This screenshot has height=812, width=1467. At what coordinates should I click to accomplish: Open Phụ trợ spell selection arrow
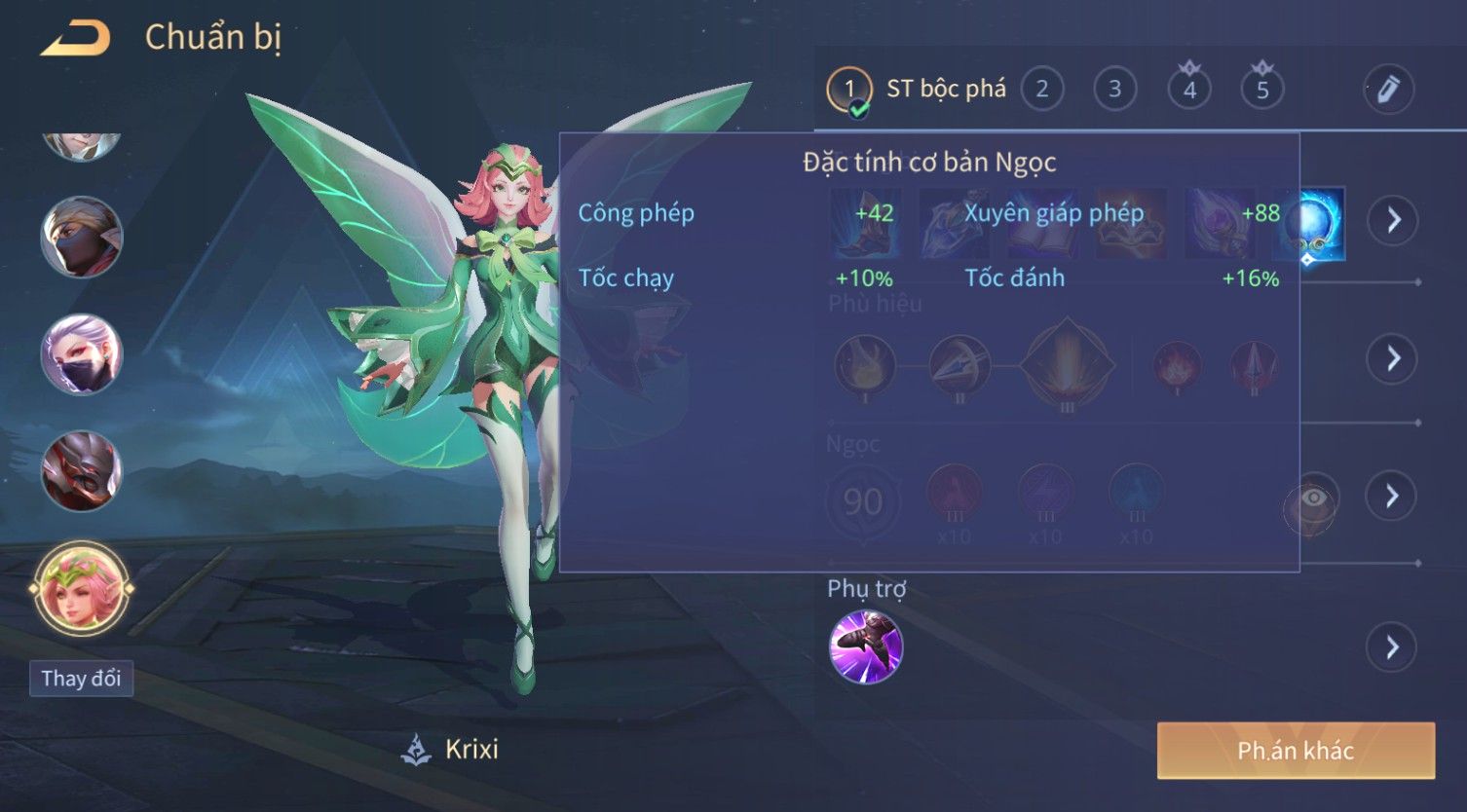click(1393, 647)
